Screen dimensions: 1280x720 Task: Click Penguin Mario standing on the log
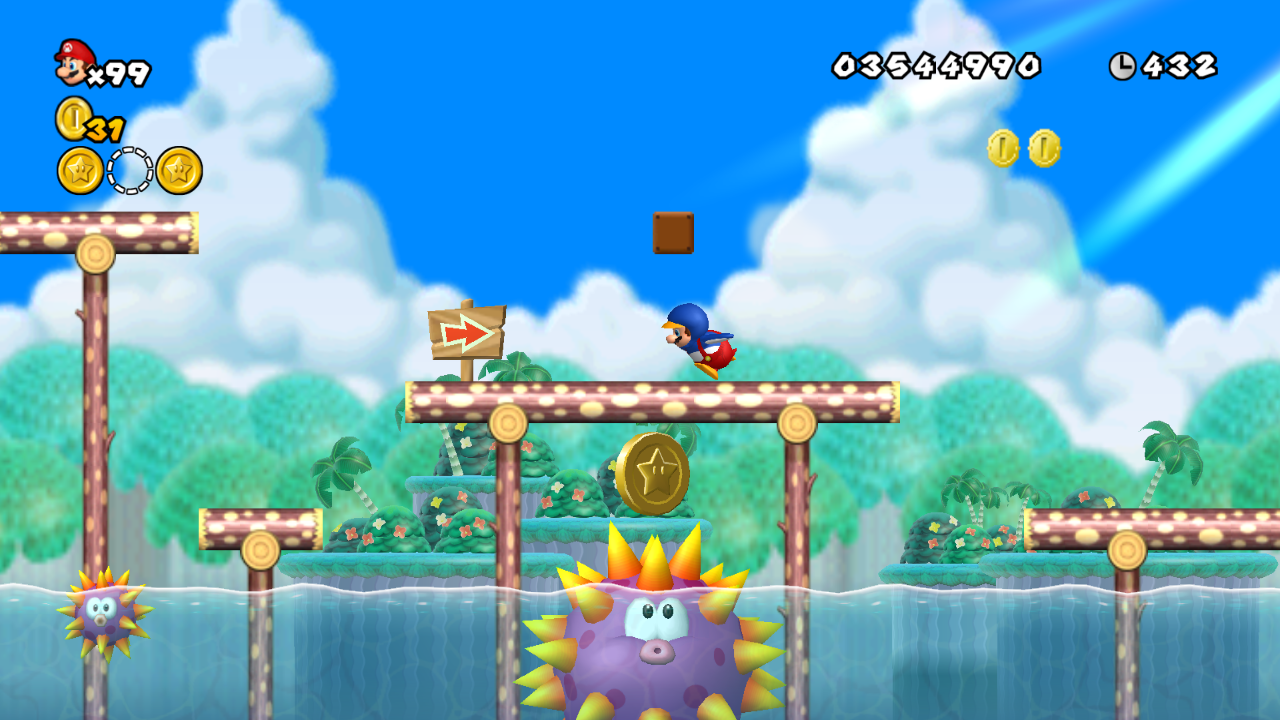(700, 340)
